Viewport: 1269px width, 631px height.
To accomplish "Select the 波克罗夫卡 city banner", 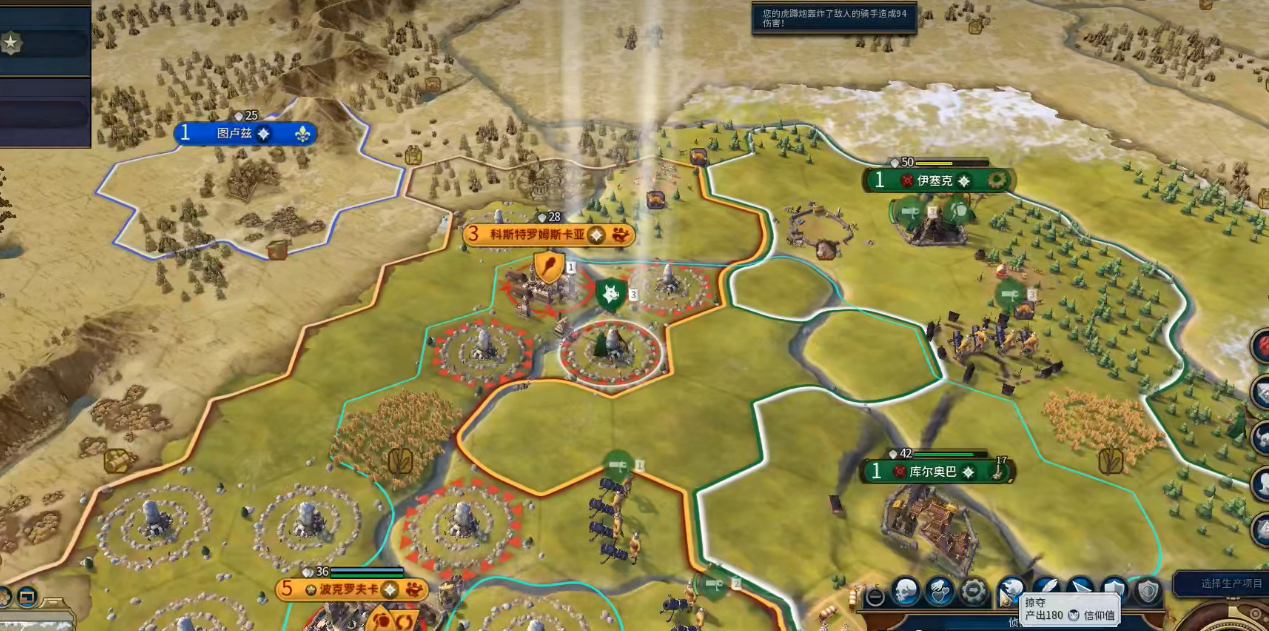I will point(347,589).
